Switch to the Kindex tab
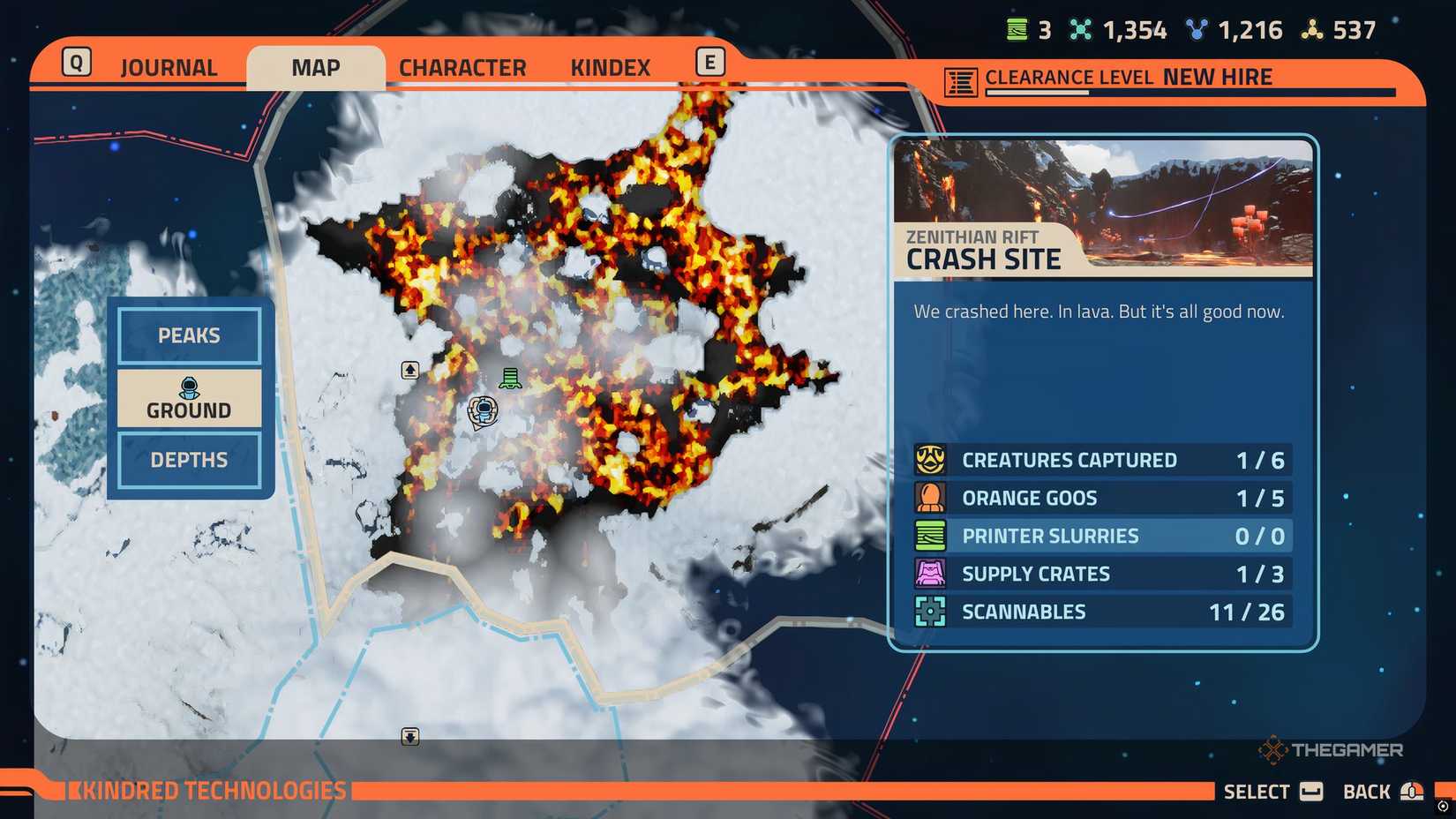 [x=609, y=65]
